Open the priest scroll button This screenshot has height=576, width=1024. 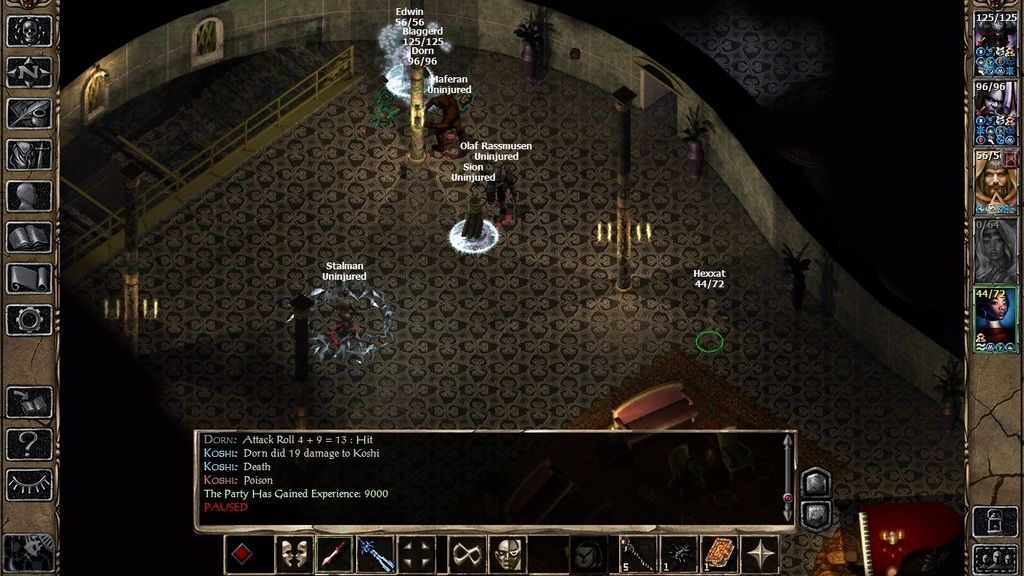point(29,278)
